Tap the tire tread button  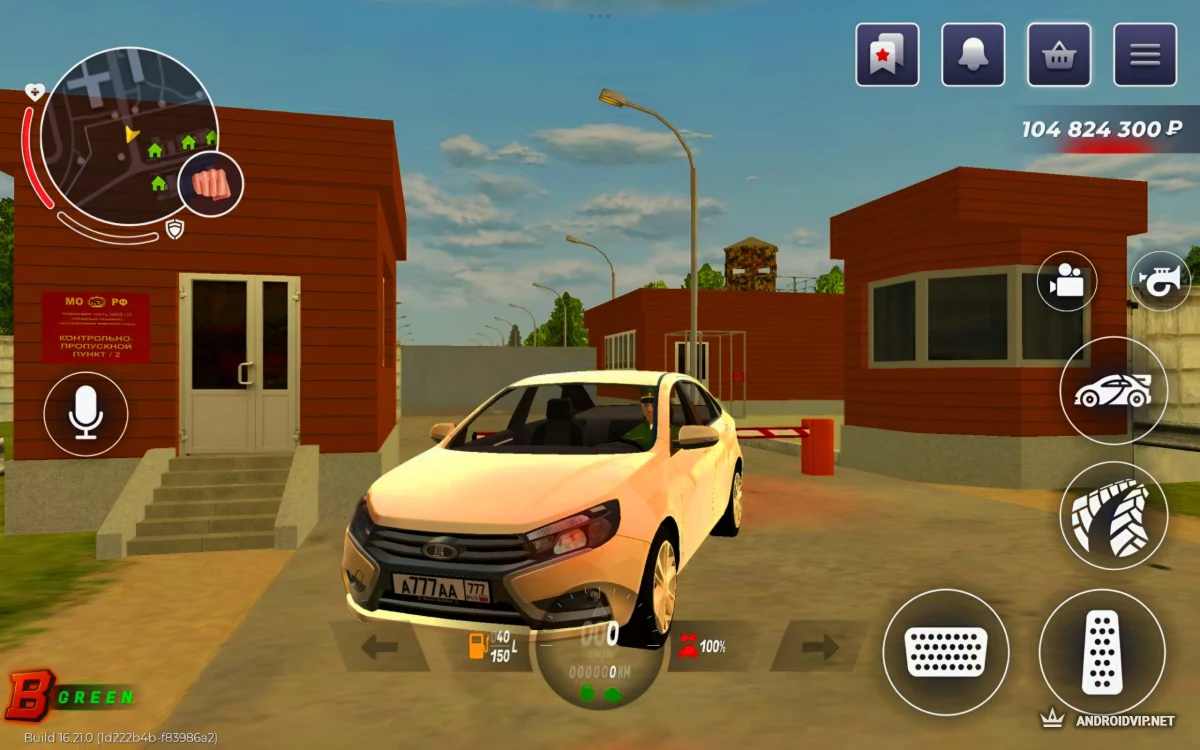pyautogui.click(x=1113, y=516)
